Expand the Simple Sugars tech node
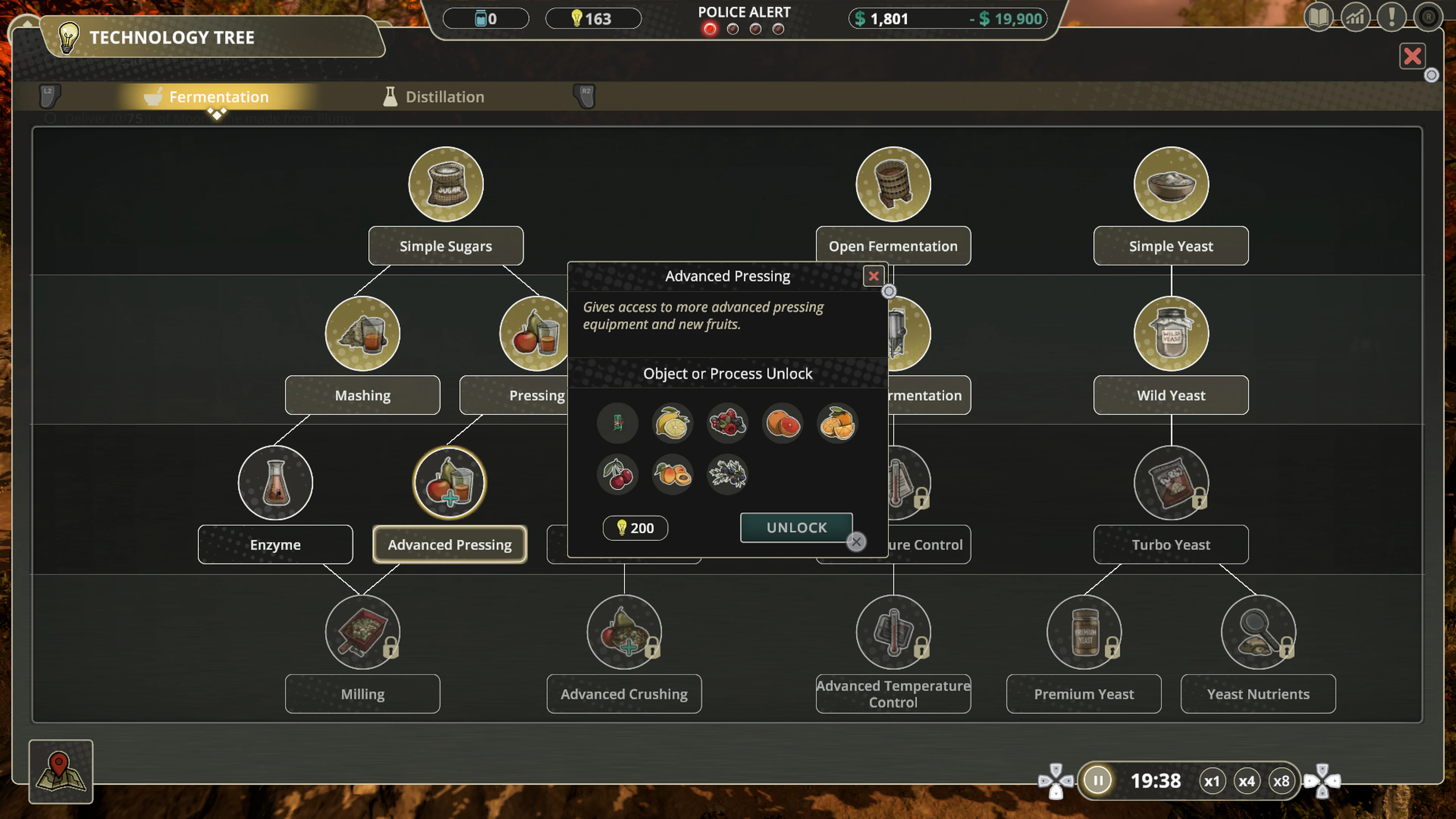 pos(446,184)
